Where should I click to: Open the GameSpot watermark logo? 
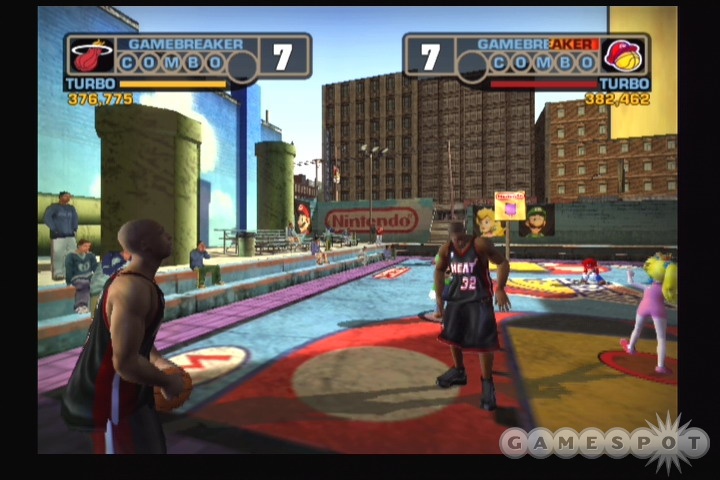(x=603, y=441)
